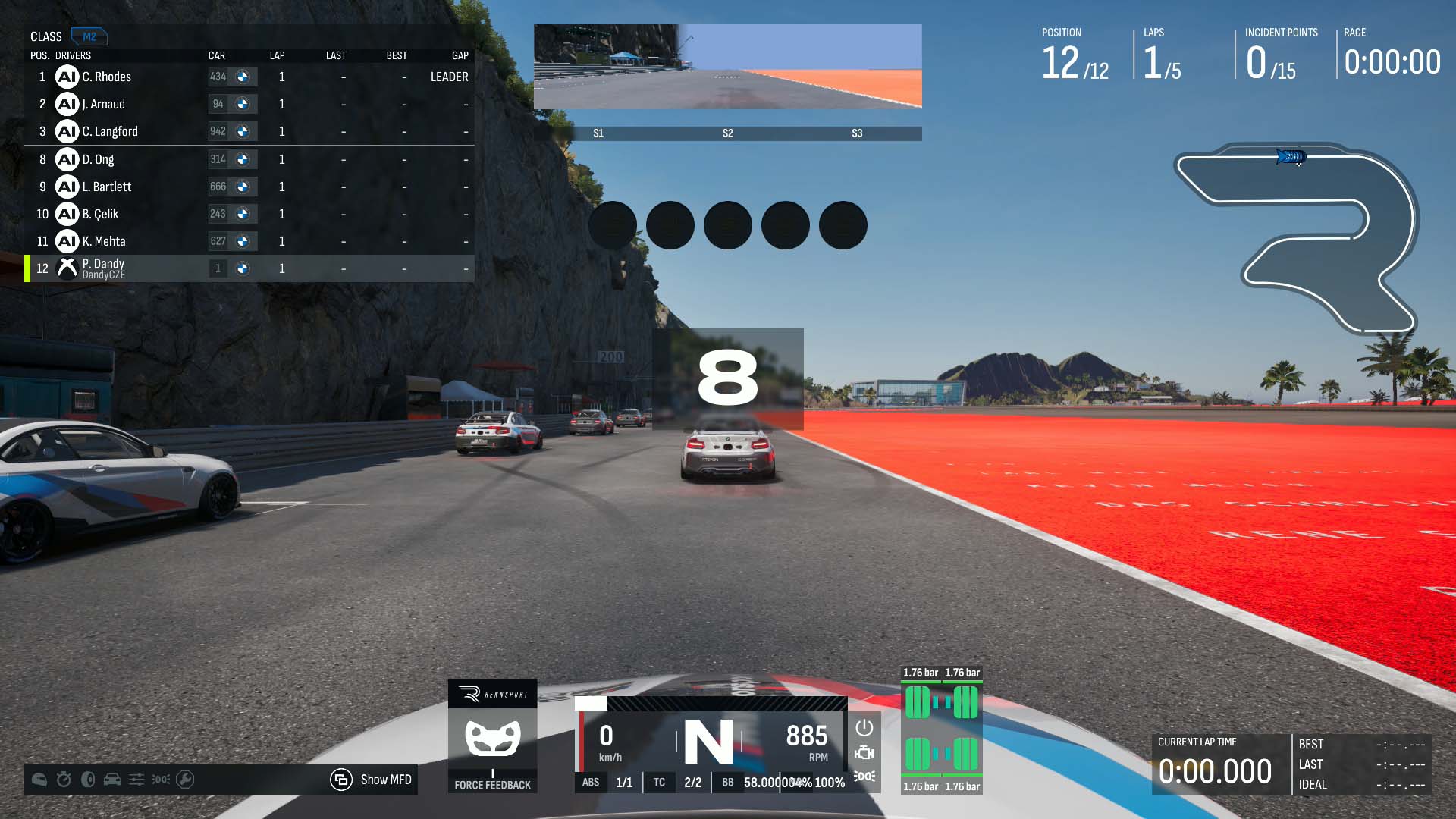
Task: Choose K. Mehta's row in standings
Action: (x=250, y=241)
